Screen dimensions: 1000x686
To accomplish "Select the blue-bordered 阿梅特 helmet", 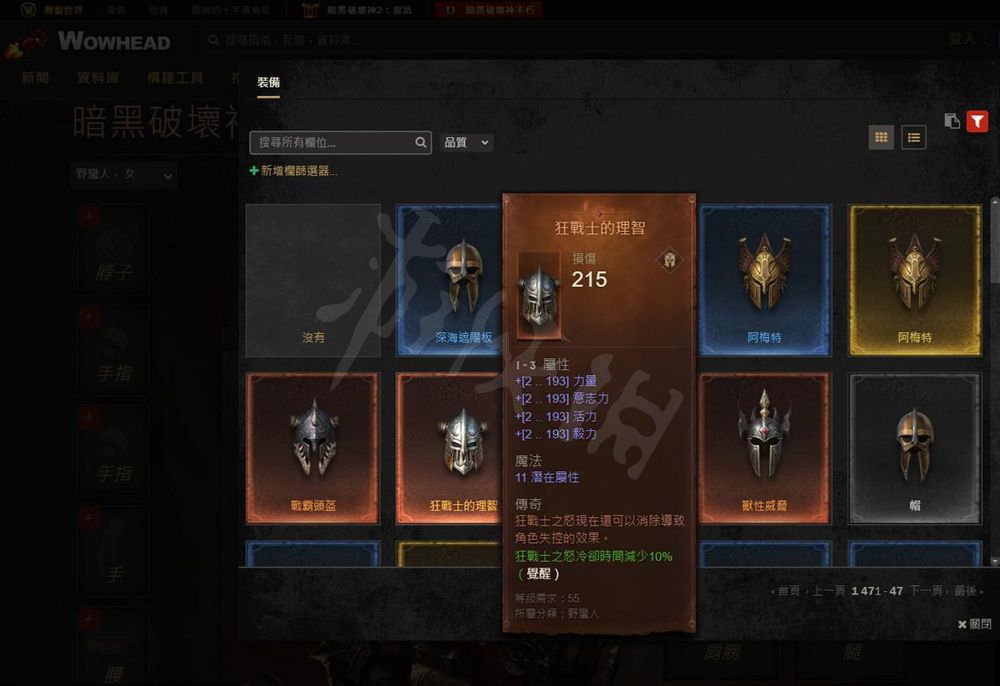I will (x=764, y=280).
